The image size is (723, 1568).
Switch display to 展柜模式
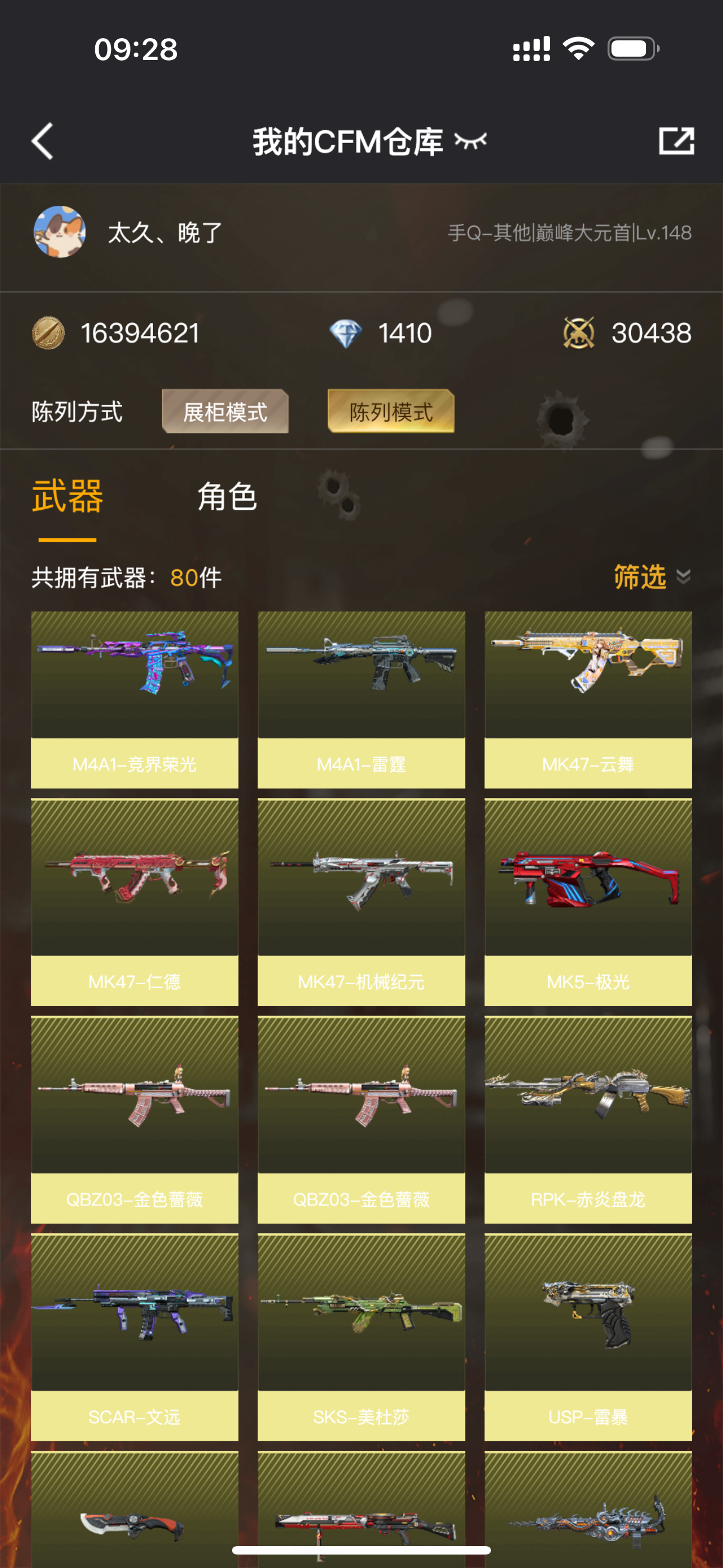(x=225, y=412)
